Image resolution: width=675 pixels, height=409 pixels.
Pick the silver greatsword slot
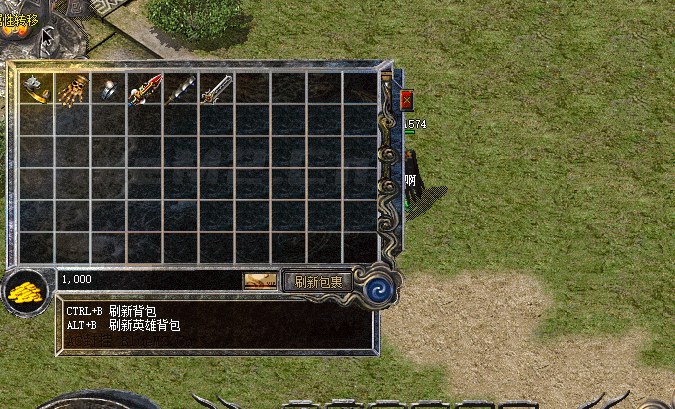tap(217, 89)
